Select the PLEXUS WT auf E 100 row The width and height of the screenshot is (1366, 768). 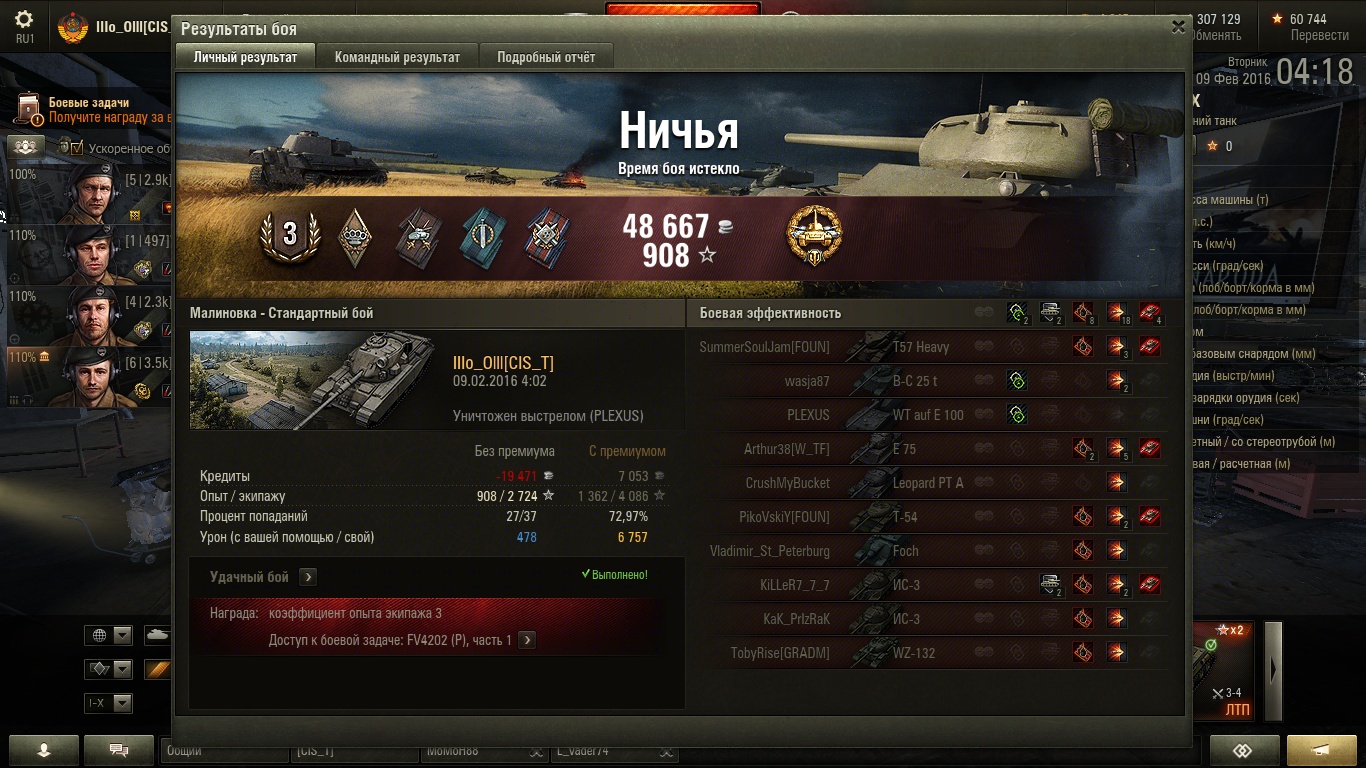coord(930,415)
